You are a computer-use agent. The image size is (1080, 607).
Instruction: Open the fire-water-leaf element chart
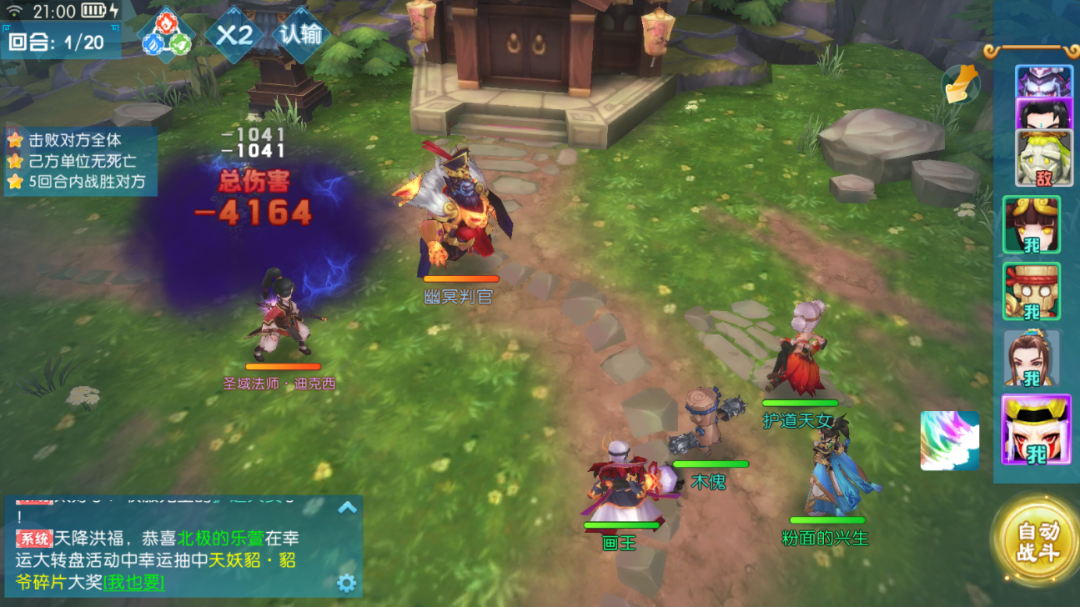pos(166,35)
